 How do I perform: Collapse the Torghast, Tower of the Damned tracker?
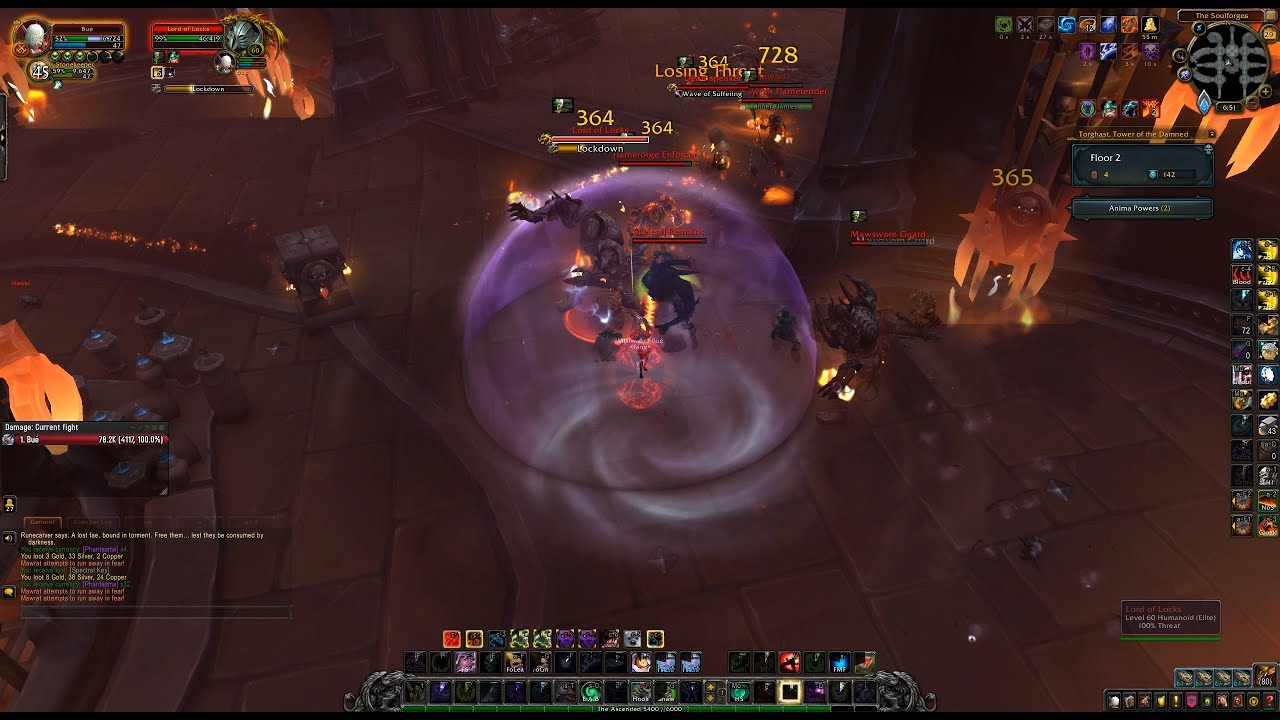point(1212,134)
